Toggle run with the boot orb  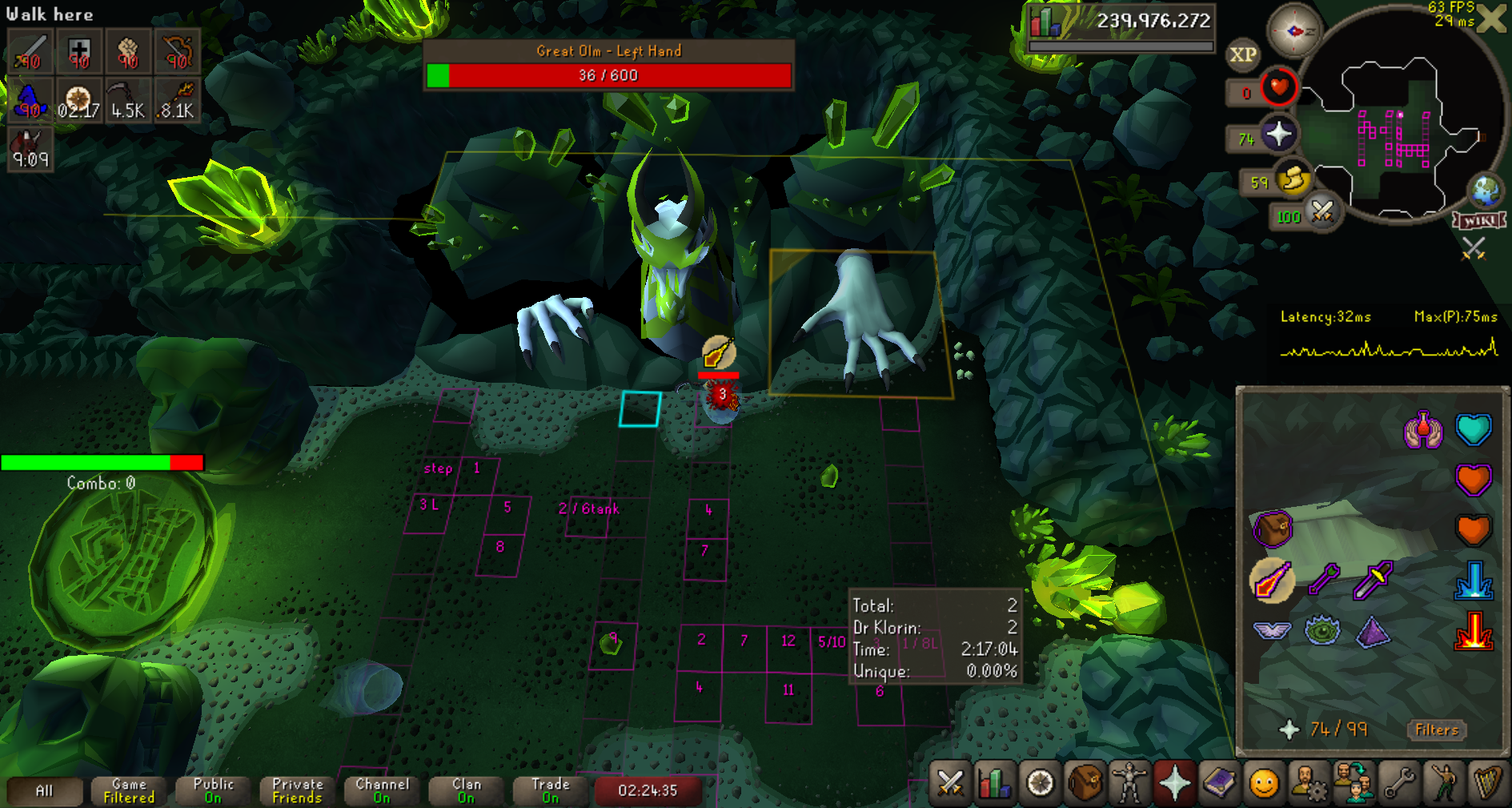[x=1293, y=179]
